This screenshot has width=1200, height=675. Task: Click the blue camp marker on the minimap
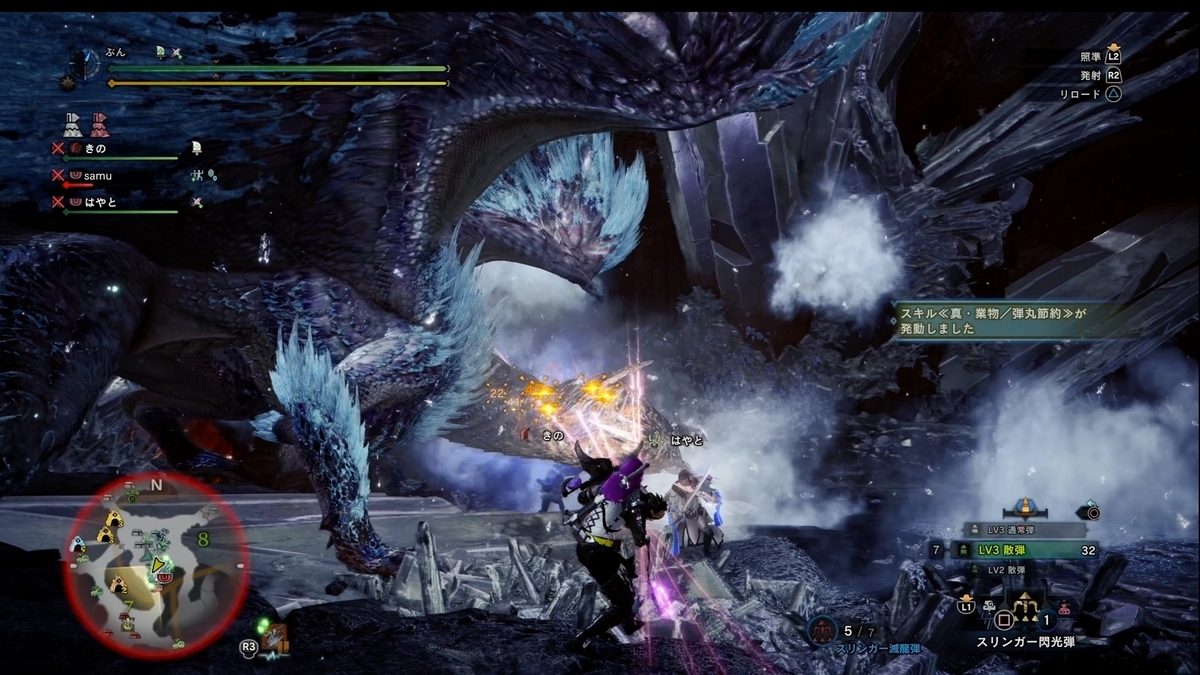point(78,544)
